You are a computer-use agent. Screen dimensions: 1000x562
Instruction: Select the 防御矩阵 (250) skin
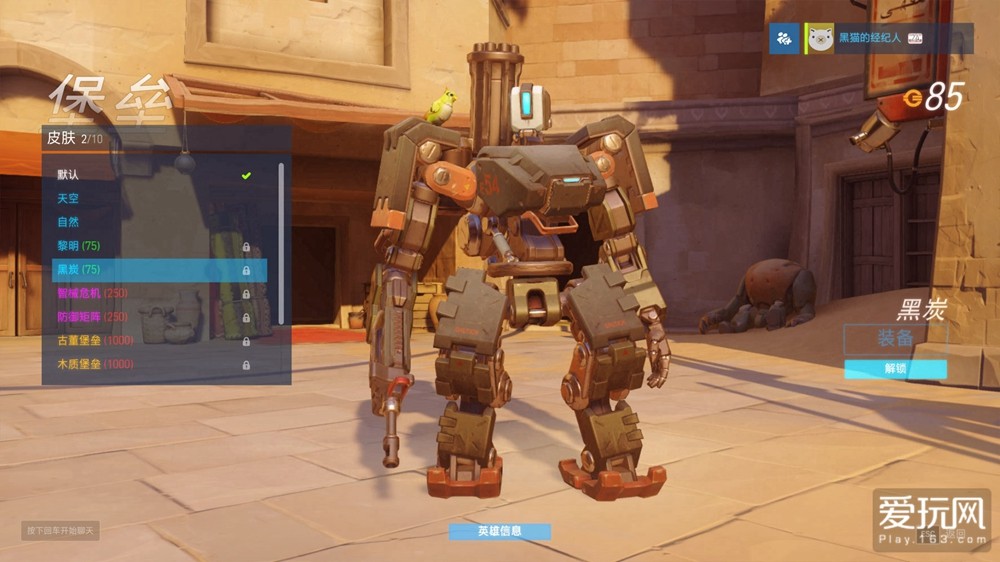coord(150,317)
